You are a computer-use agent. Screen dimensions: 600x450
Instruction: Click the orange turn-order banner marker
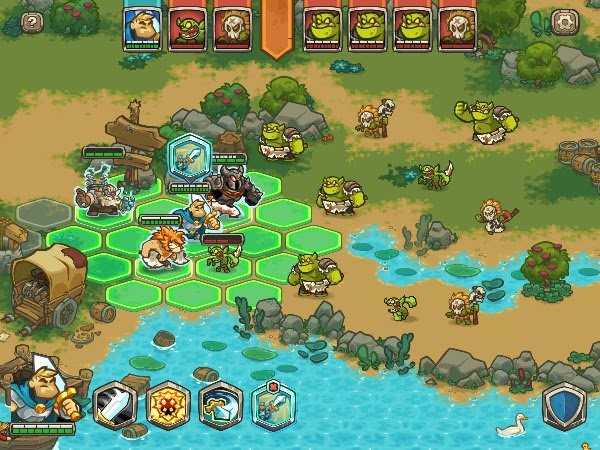[277, 27]
